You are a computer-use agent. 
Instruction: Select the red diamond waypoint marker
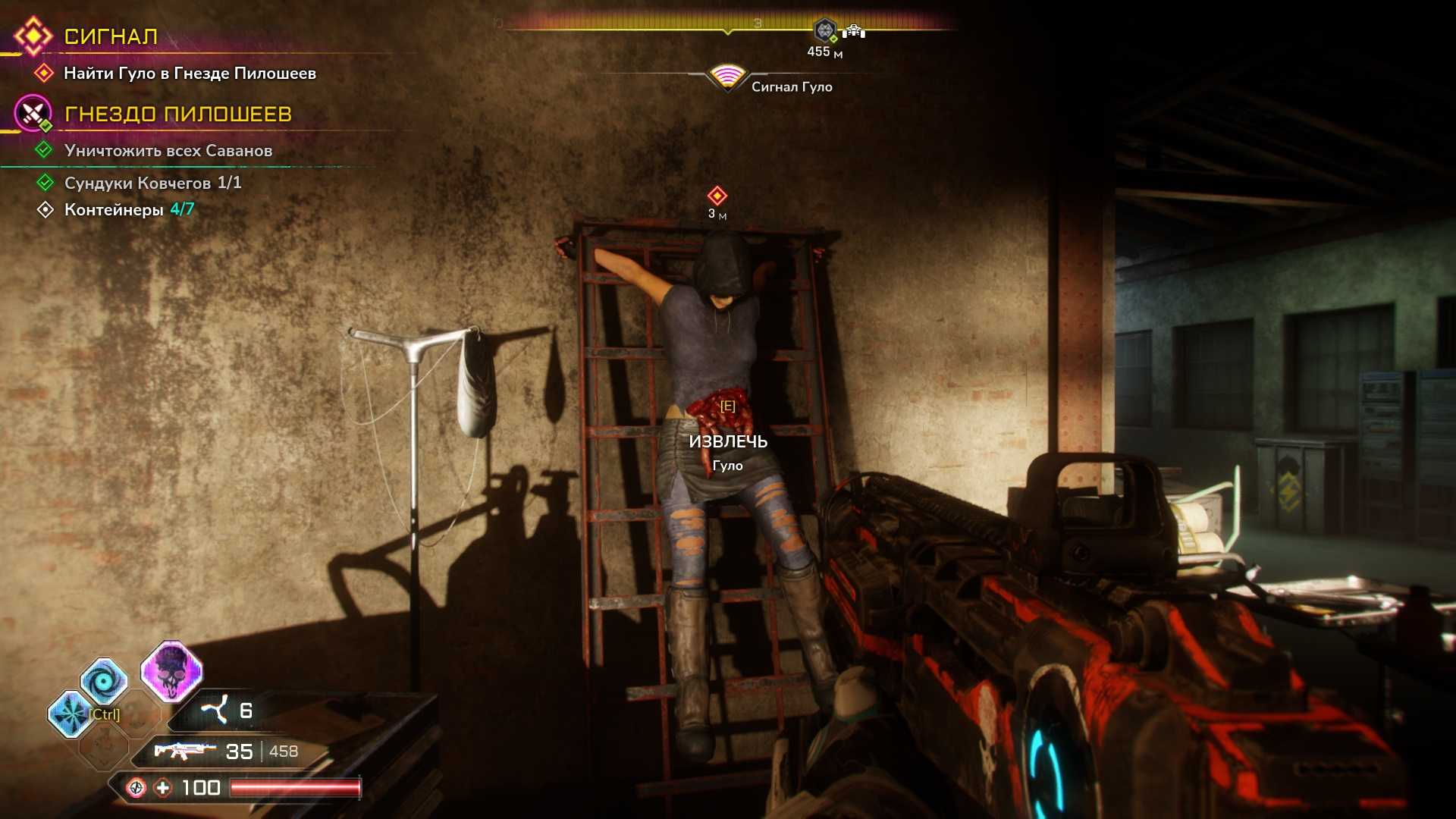coord(717,196)
